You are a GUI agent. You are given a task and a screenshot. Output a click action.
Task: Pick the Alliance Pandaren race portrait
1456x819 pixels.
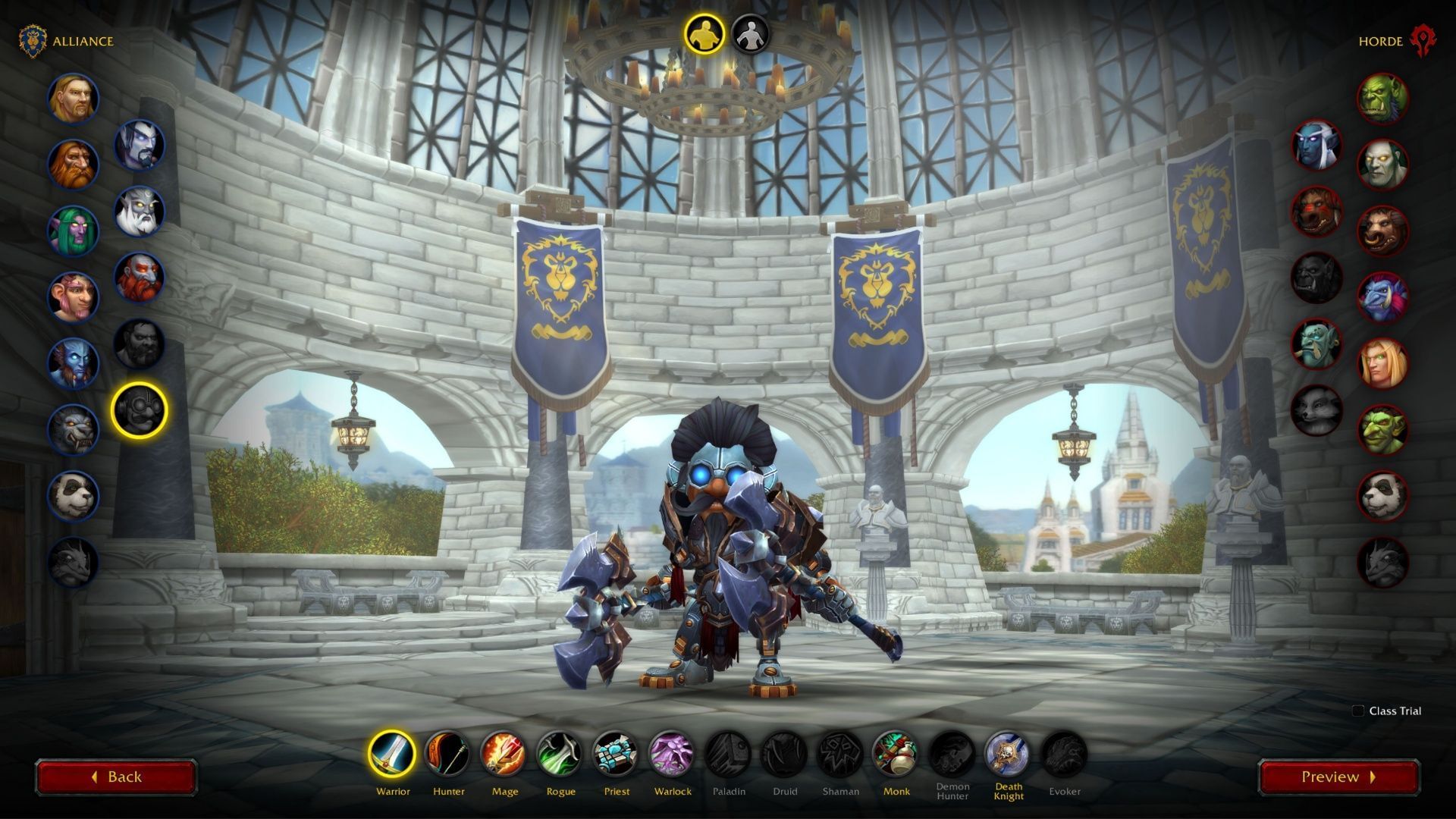74,496
